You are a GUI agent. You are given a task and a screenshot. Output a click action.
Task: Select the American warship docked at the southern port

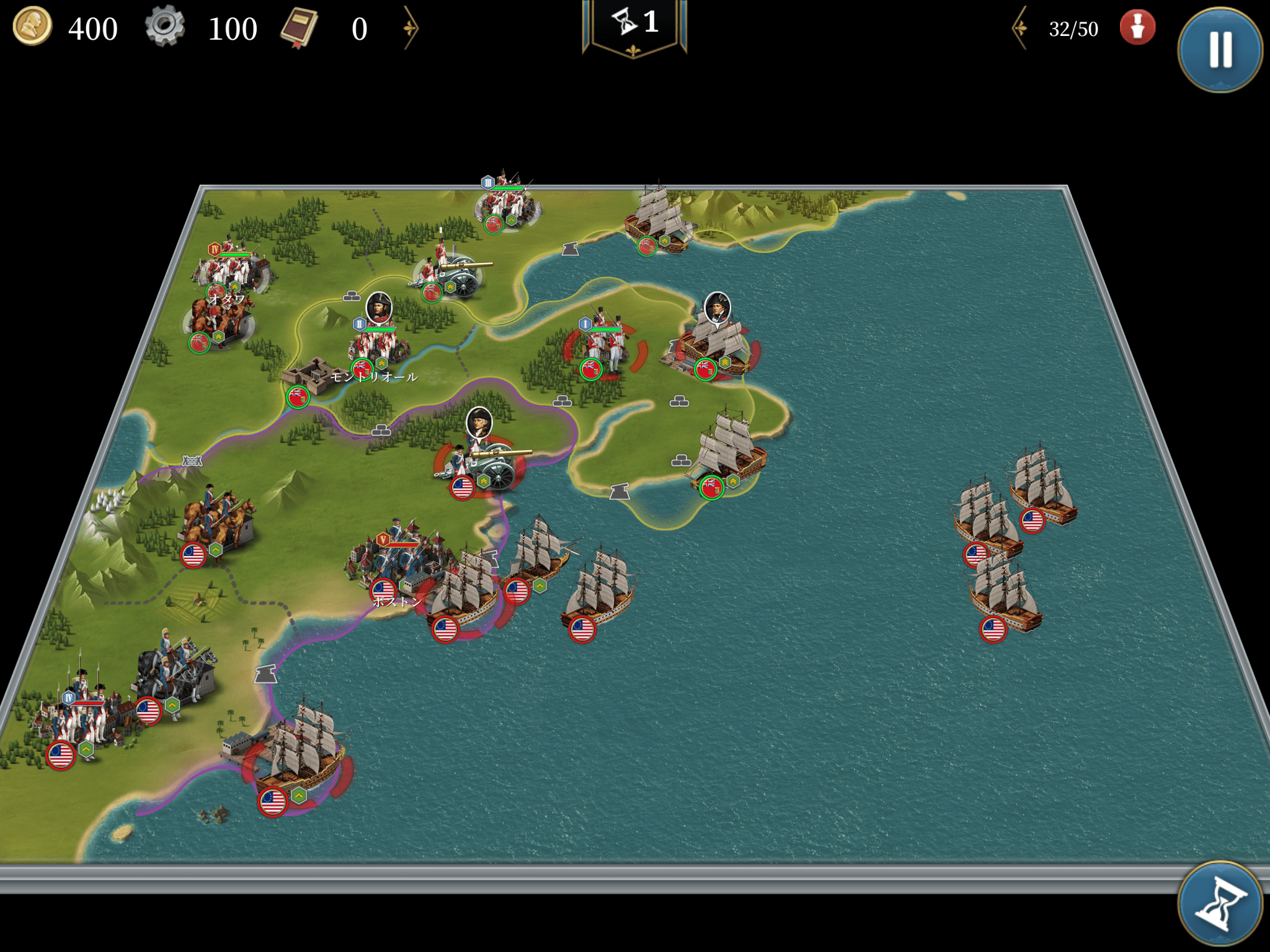pyautogui.click(x=301, y=756)
